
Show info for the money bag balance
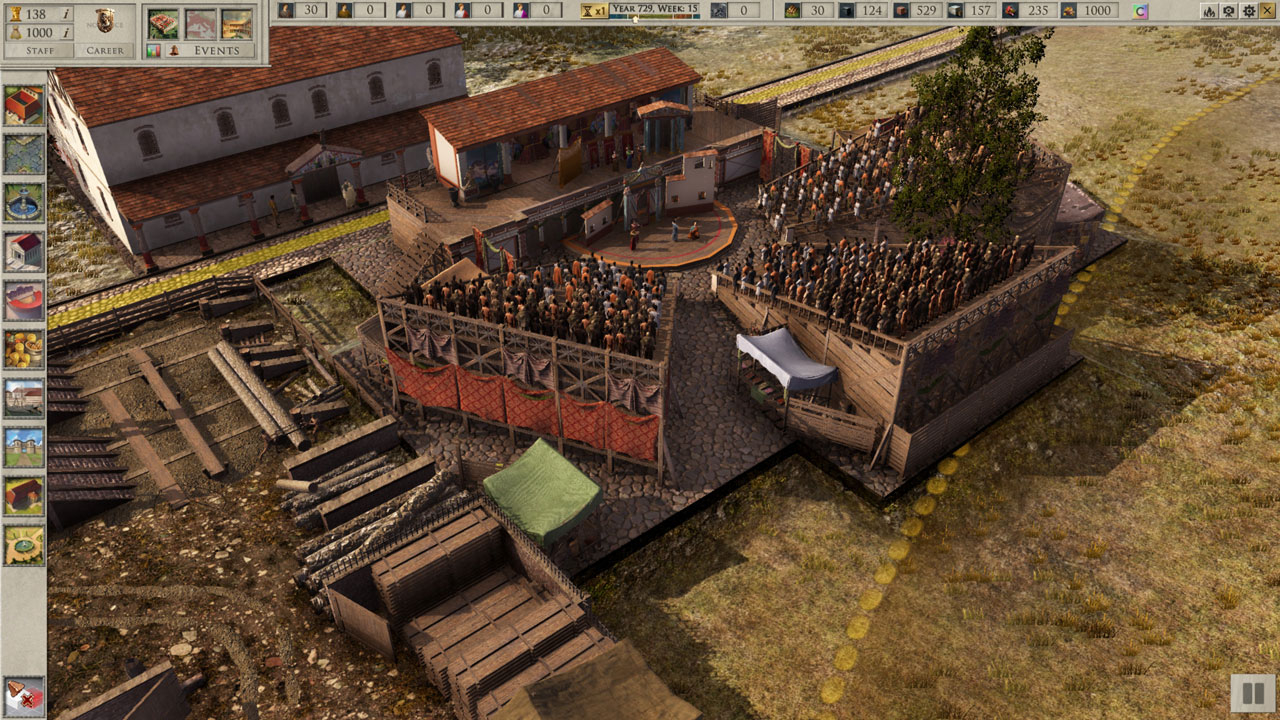(x=66, y=32)
